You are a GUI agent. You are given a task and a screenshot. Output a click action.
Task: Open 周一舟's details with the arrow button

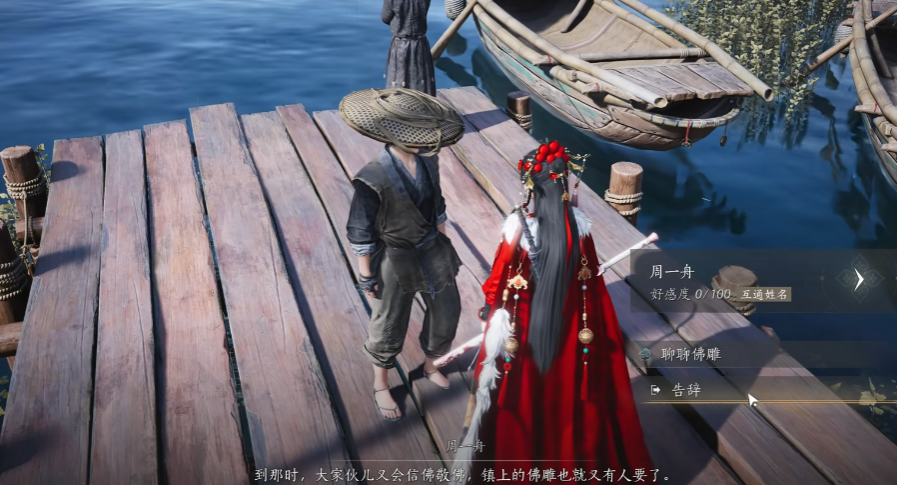pos(859,280)
